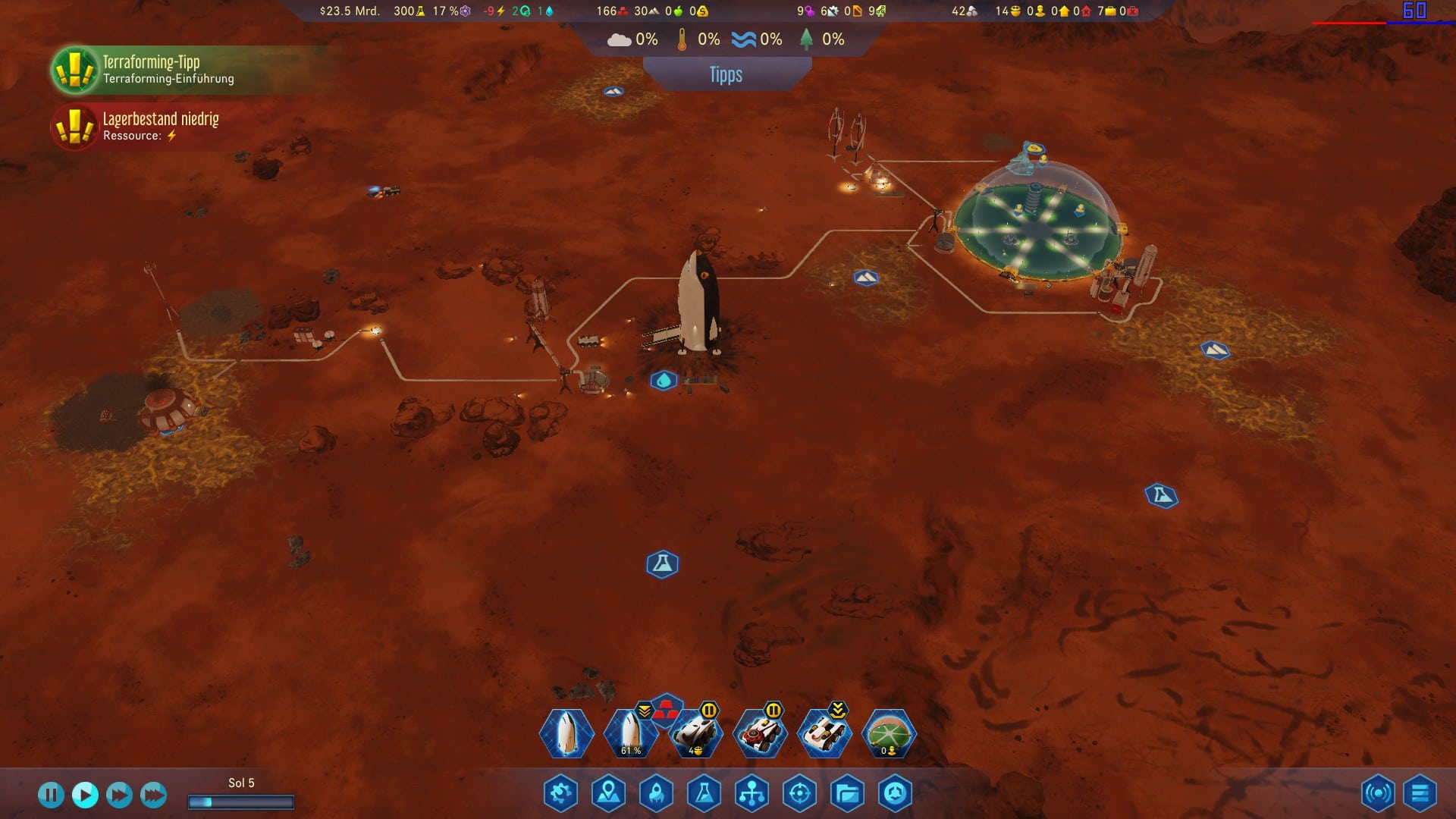Select the rocket showing 61 %
Viewport: 1456px width, 819px height.
coord(630,733)
